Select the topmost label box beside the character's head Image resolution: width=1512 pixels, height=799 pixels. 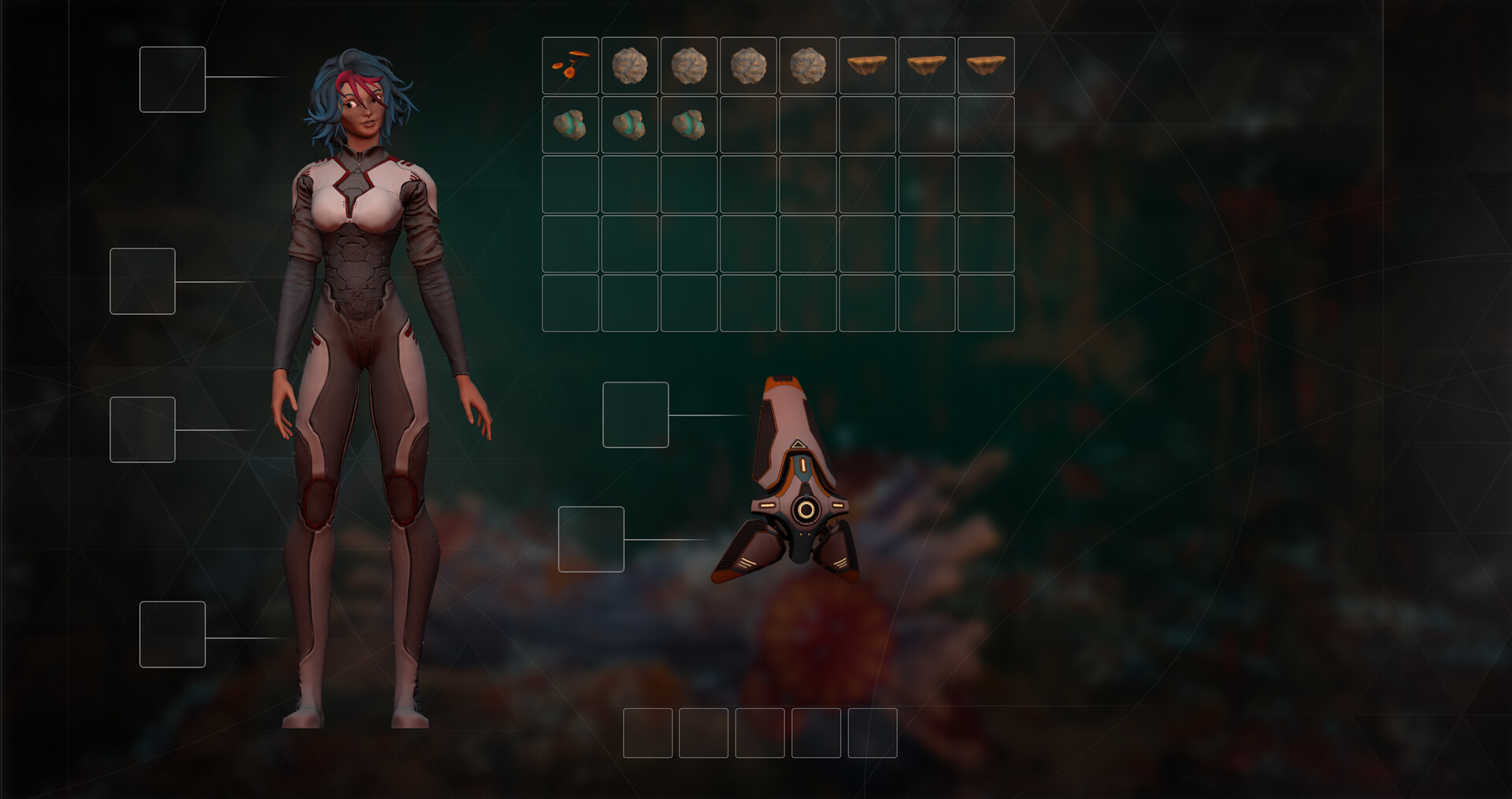tap(172, 79)
